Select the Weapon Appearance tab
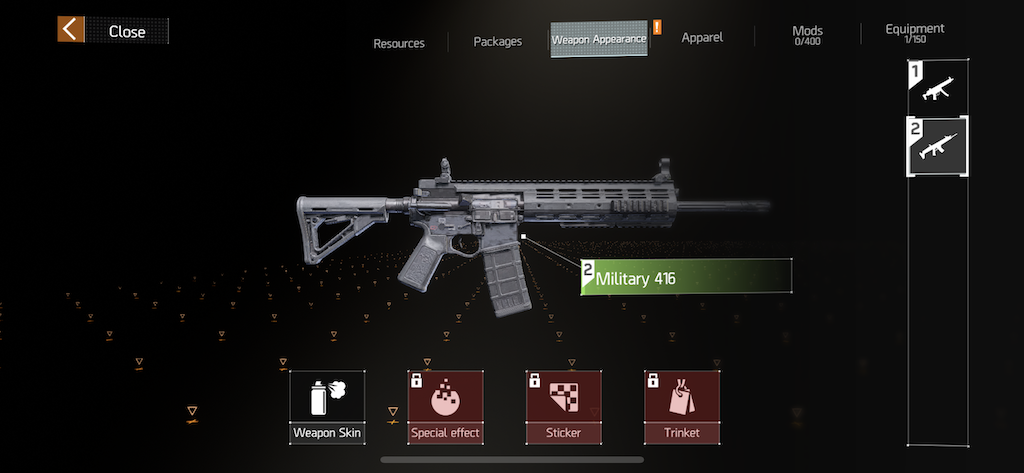This screenshot has width=1024, height=473. pyautogui.click(x=599, y=39)
